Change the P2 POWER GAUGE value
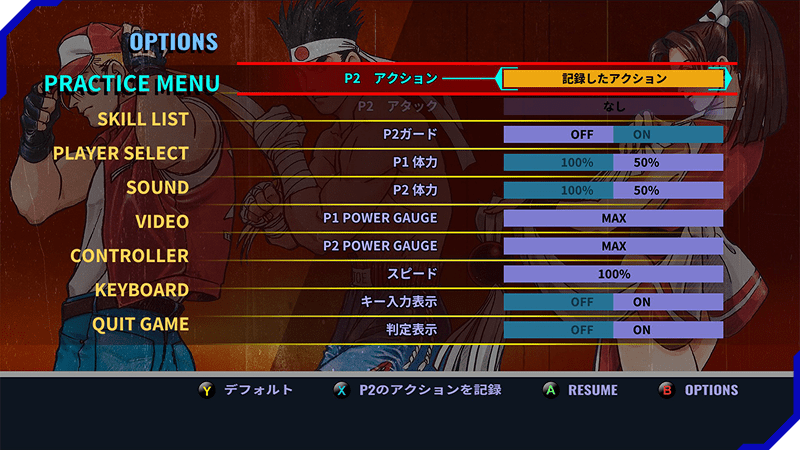Screen dimensions: 800x450 coord(613,246)
